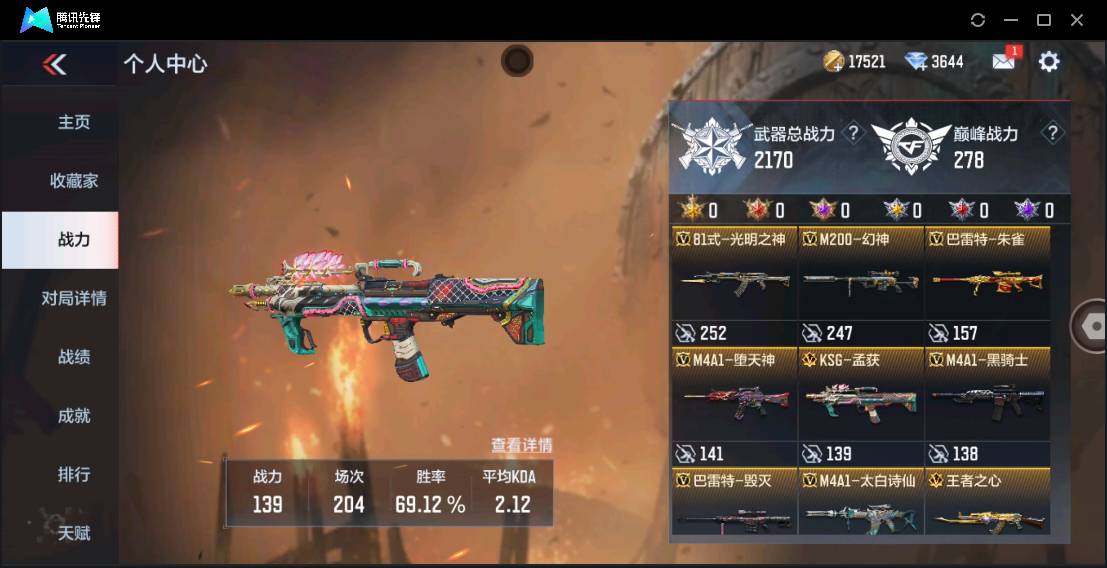
Task: Click the 查看详情 link
Action: tap(521, 445)
